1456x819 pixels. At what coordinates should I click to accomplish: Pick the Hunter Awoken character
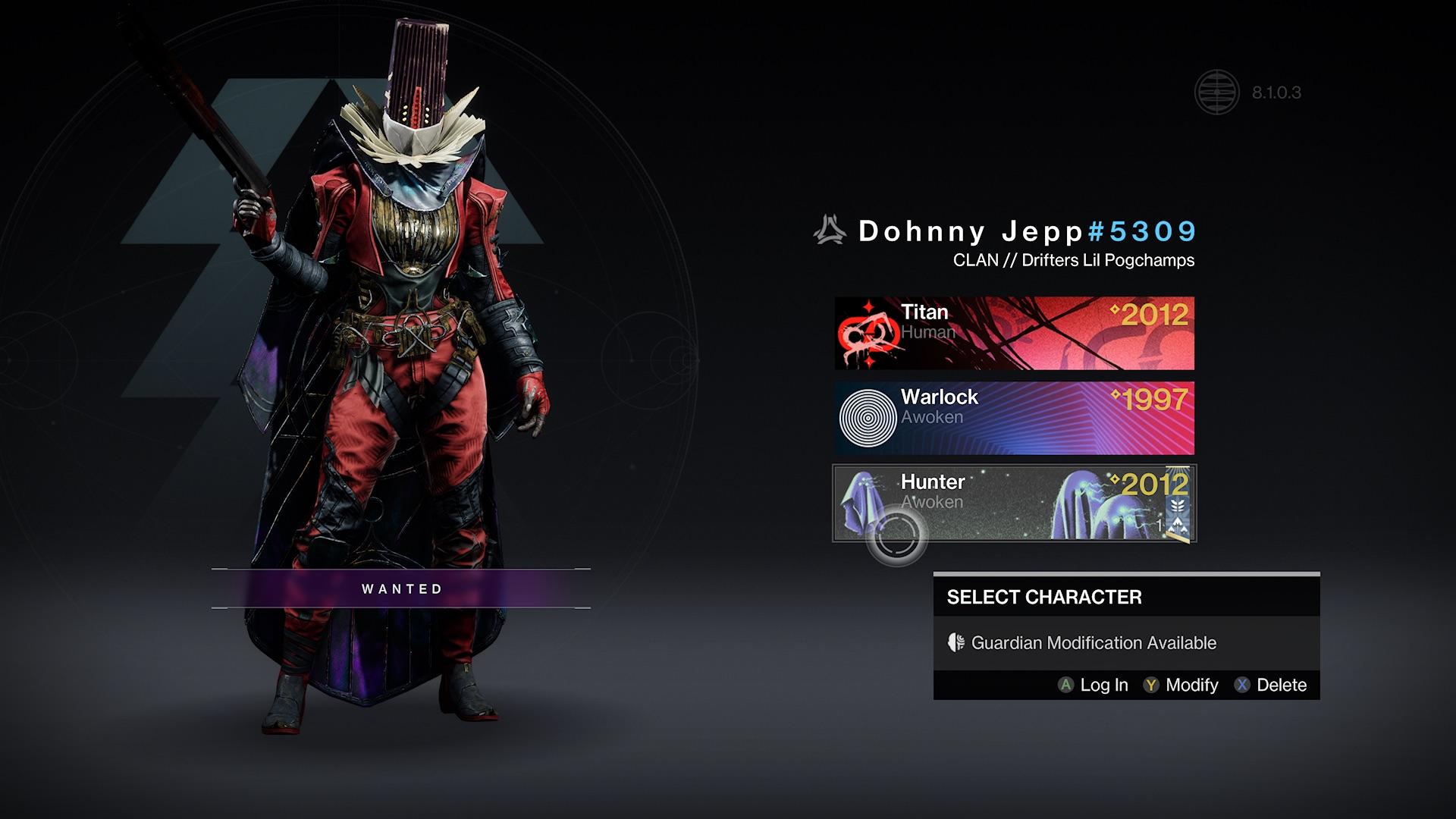click(1014, 503)
